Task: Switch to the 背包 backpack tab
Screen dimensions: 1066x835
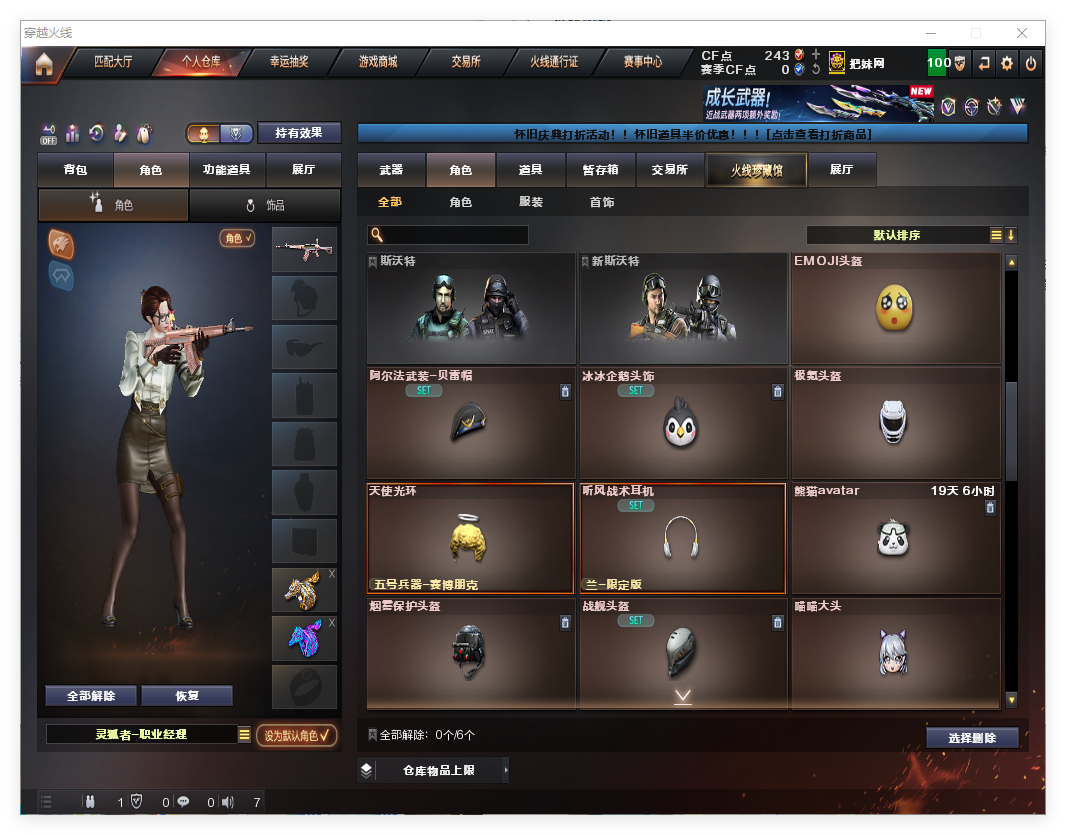Action: point(76,170)
